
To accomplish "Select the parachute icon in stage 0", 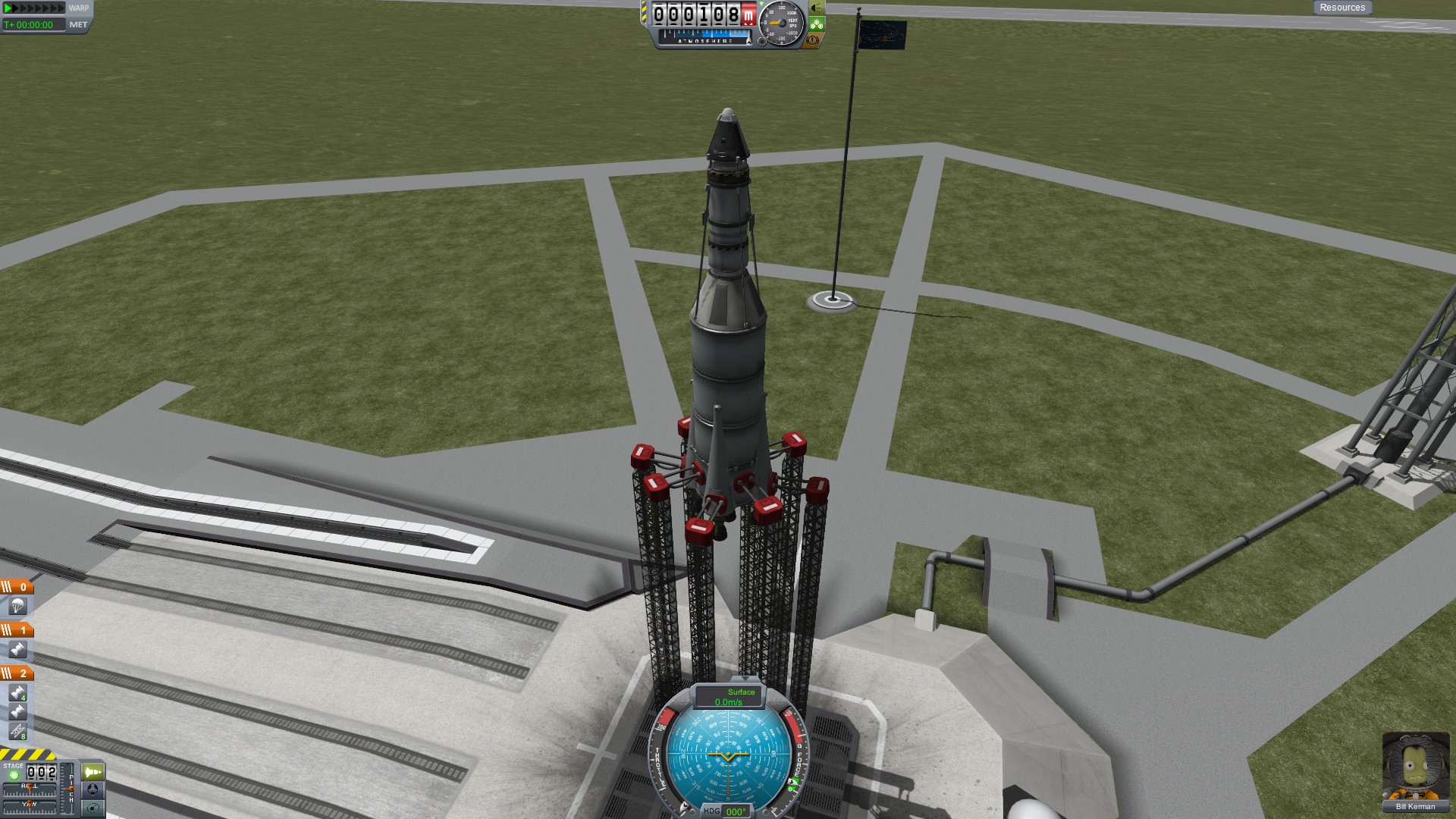I will [17, 606].
